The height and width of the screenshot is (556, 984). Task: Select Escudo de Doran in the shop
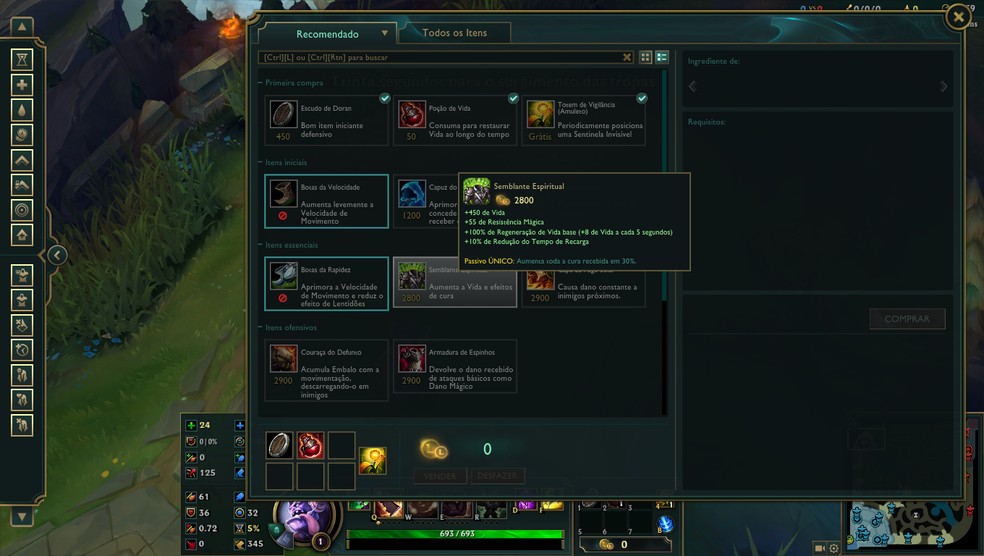click(x=327, y=120)
